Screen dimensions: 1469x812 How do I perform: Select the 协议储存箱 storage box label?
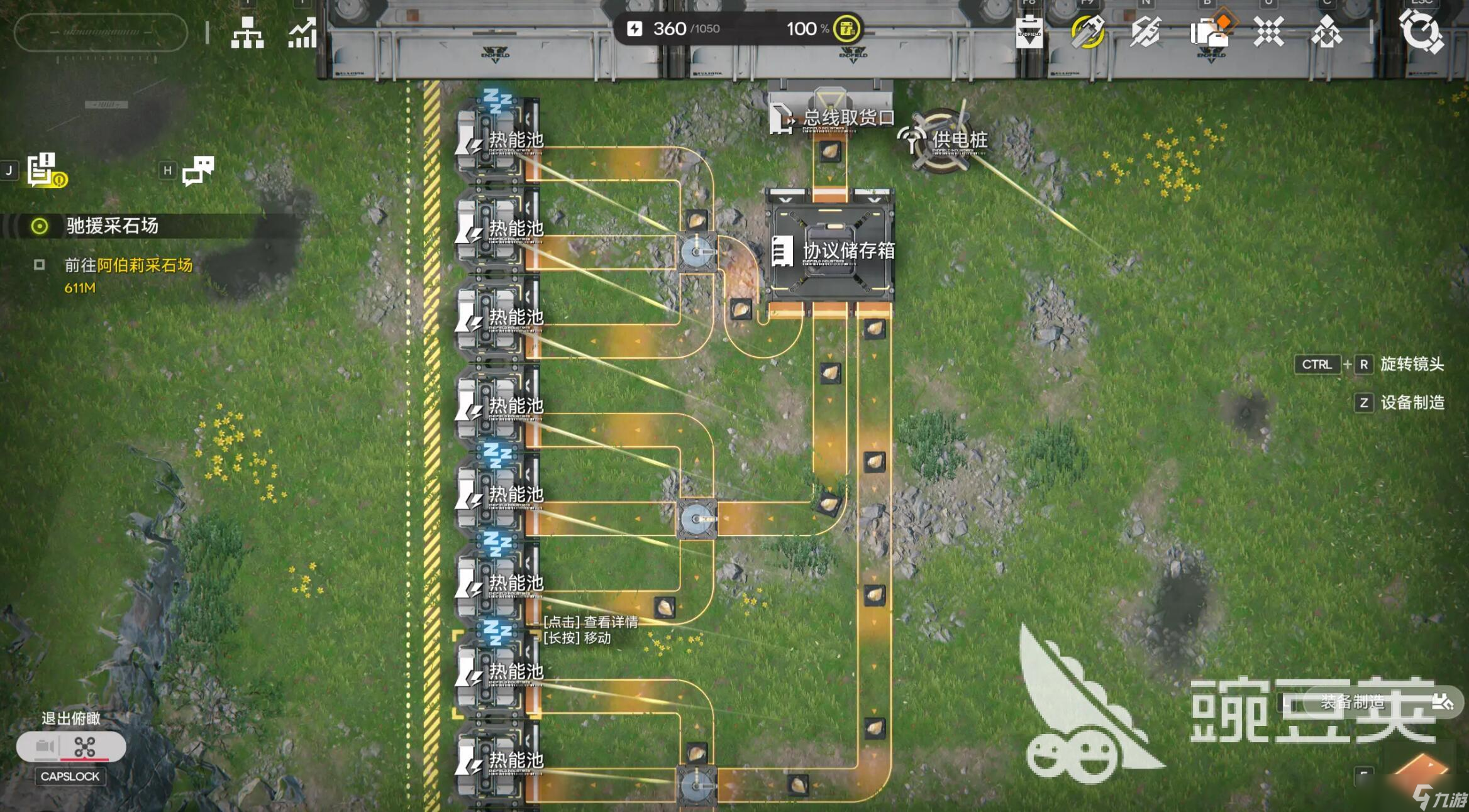click(x=848, y=251)
